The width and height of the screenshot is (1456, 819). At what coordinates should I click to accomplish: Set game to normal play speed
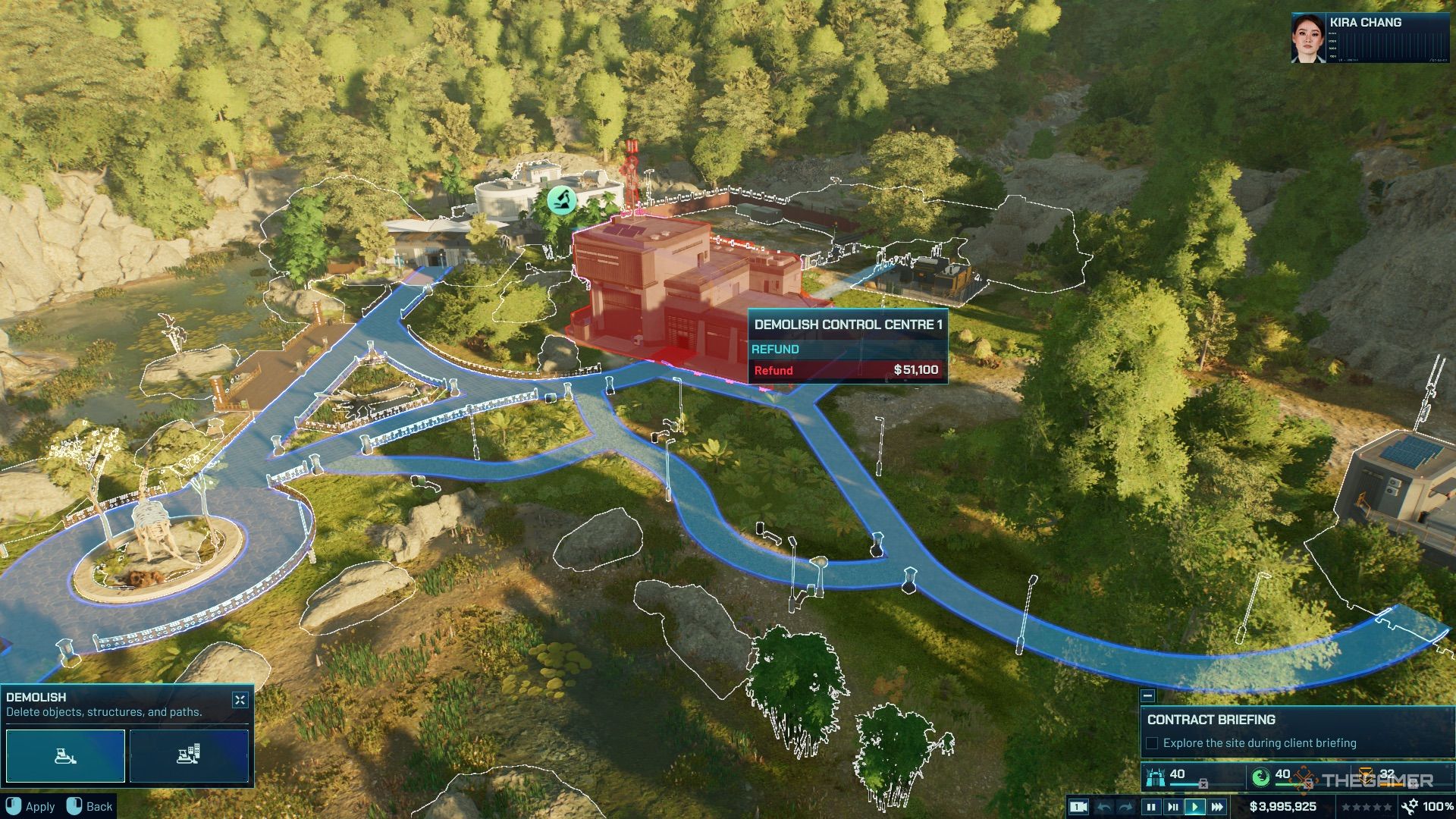pos(1195,807)
